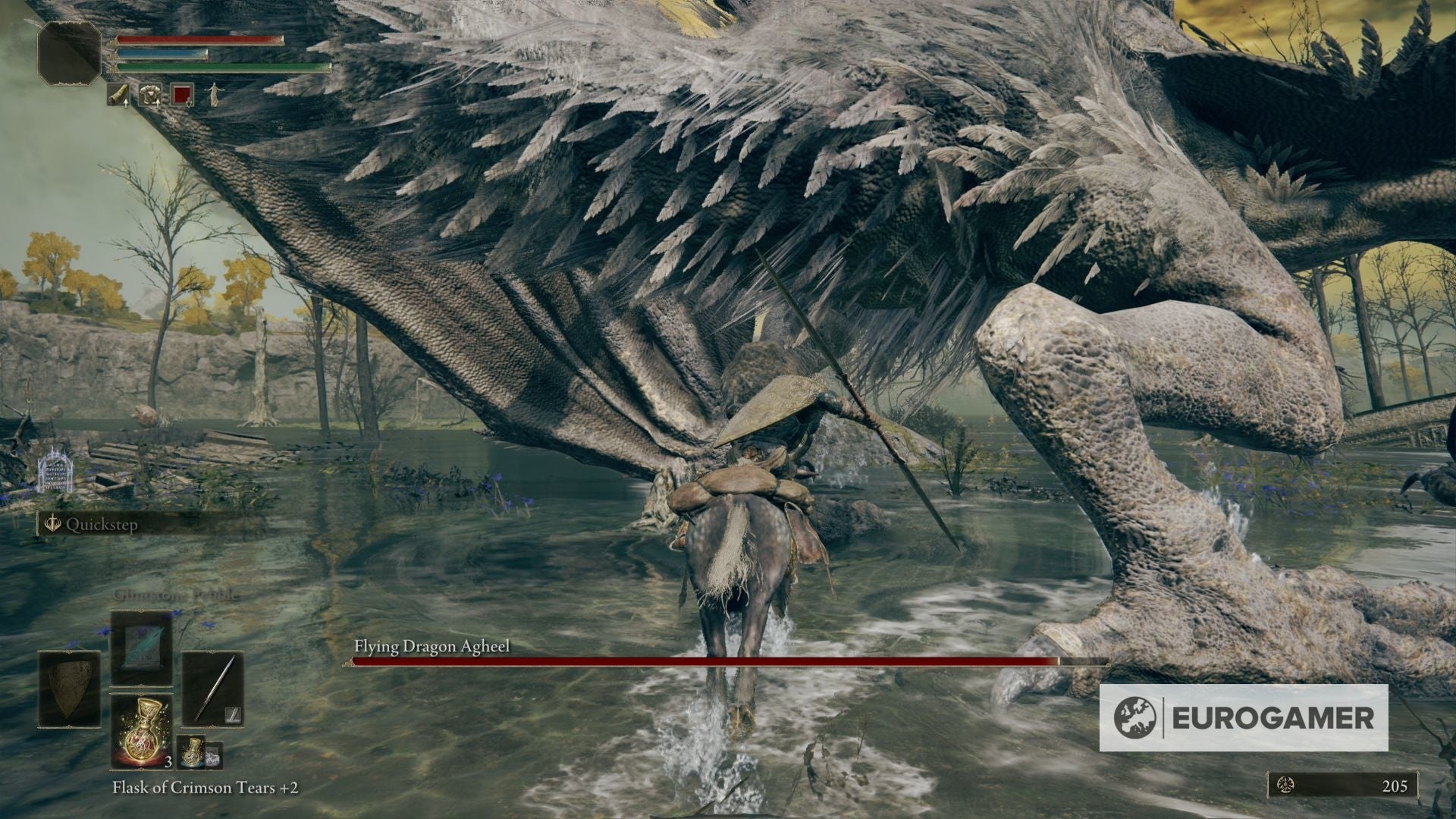The width and height of the screenshot is (1456, 819).
Task: Click the armor buff effect icon
Action: tap(150, 96)
